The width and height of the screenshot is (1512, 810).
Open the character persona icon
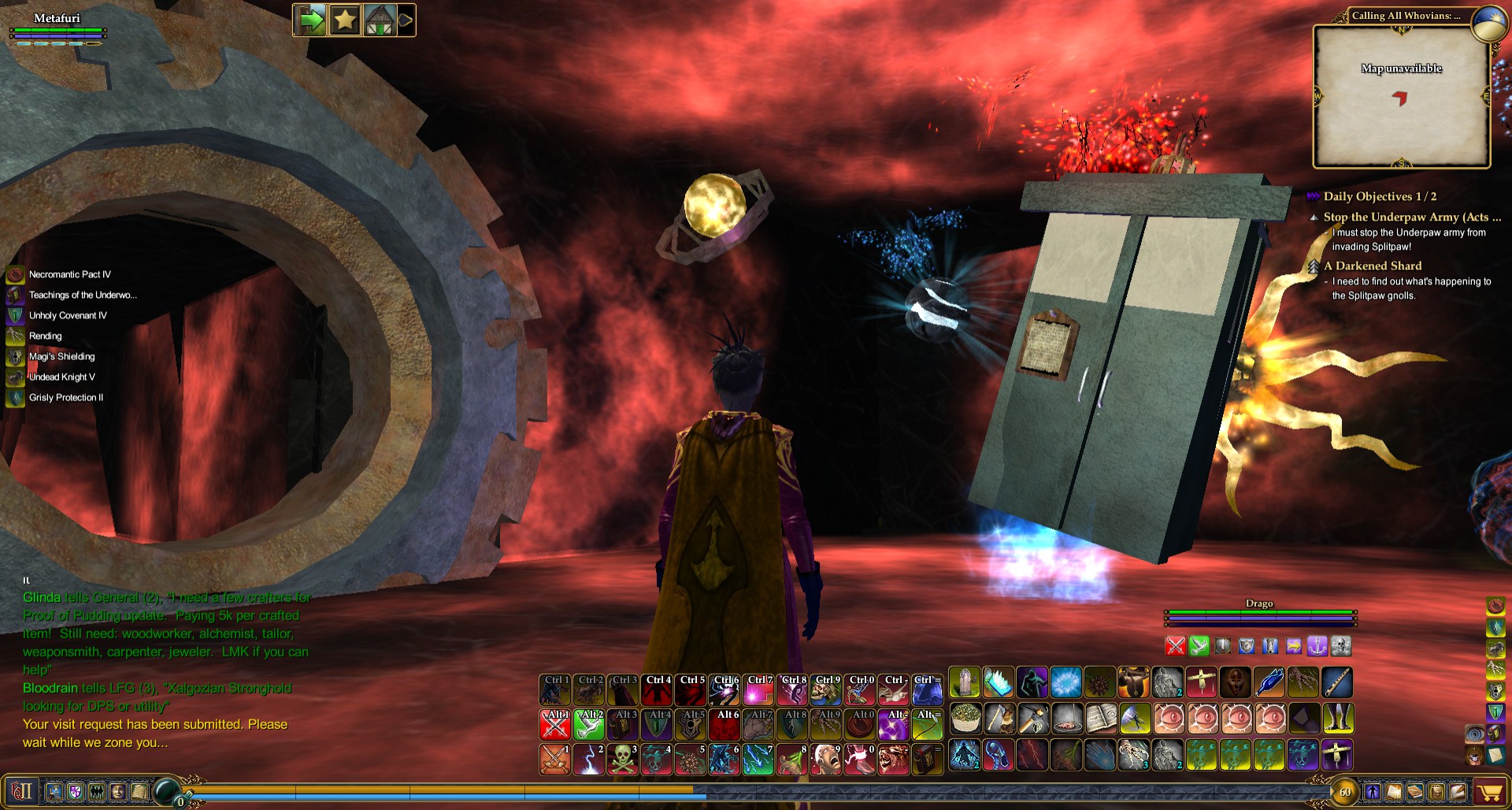54,792
